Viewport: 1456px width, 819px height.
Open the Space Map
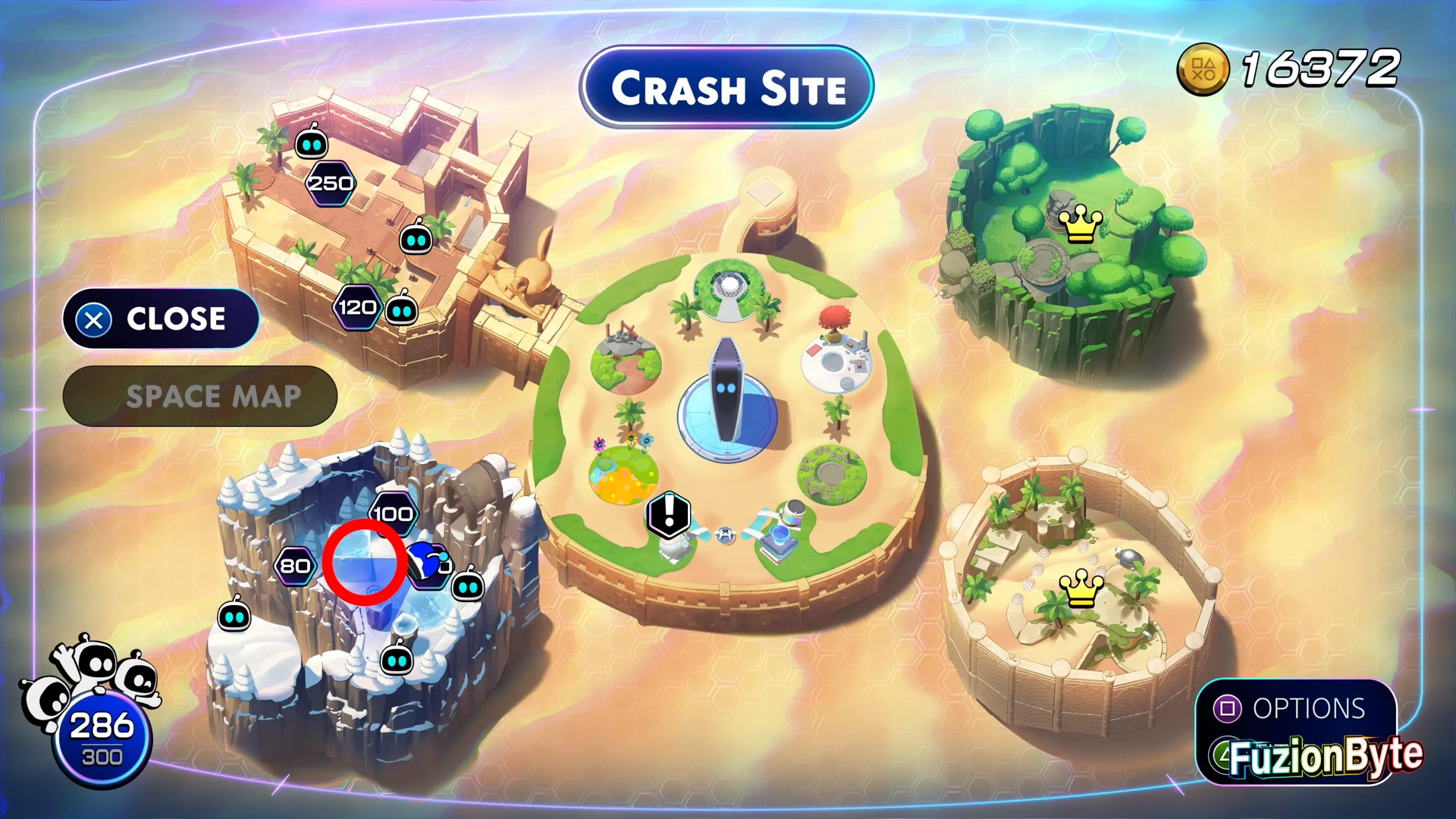pyautogui.click(x=200, y=397)
